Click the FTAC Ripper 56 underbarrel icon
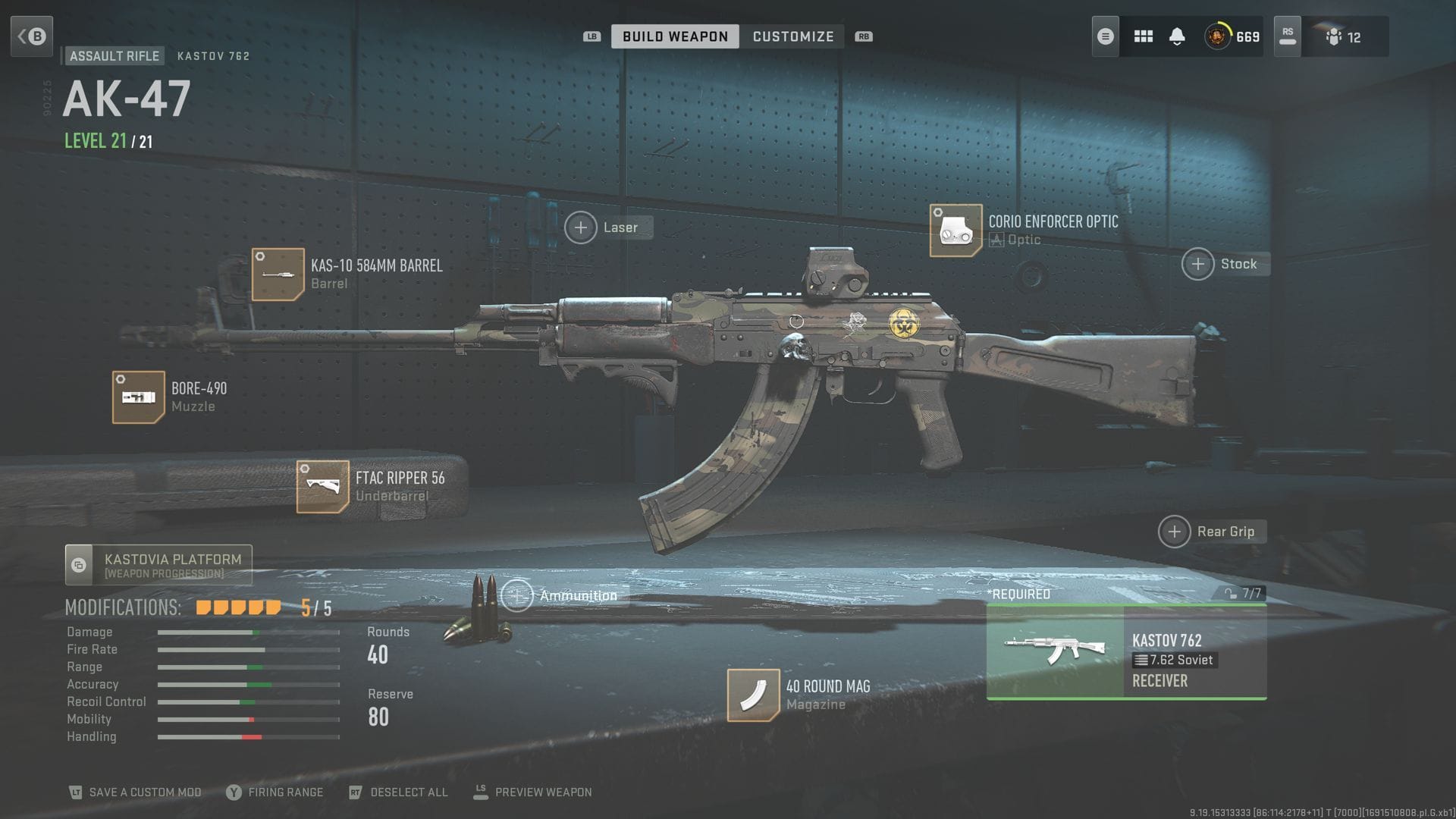This screenshot has width=1456, height=819. (x=323, y=486)
